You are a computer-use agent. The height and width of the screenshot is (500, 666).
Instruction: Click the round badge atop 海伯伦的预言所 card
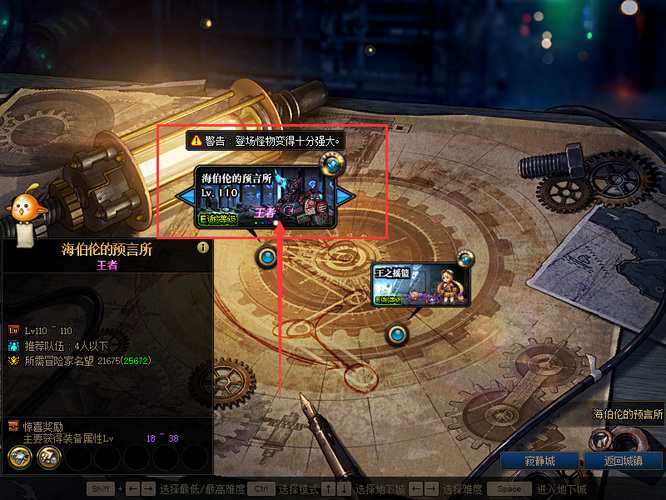(x=328, y=166)
